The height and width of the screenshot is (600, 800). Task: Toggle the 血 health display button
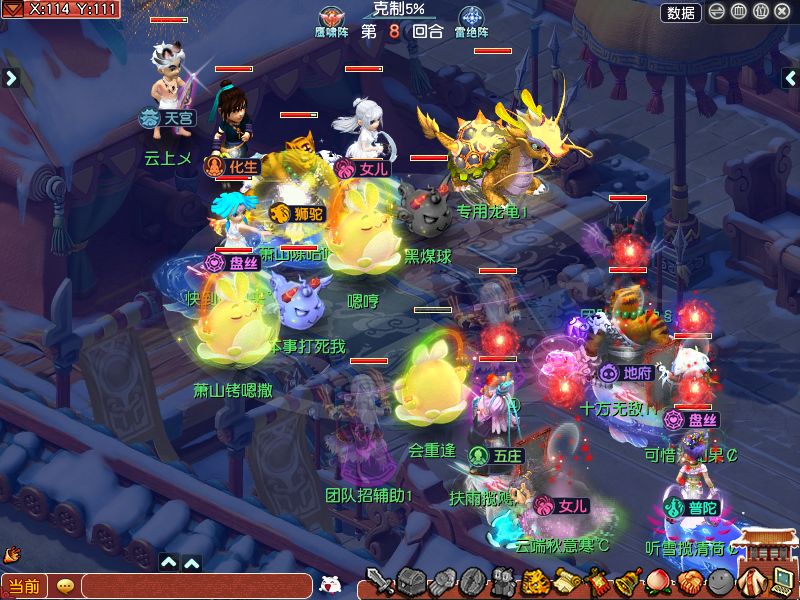pos(739,13)
